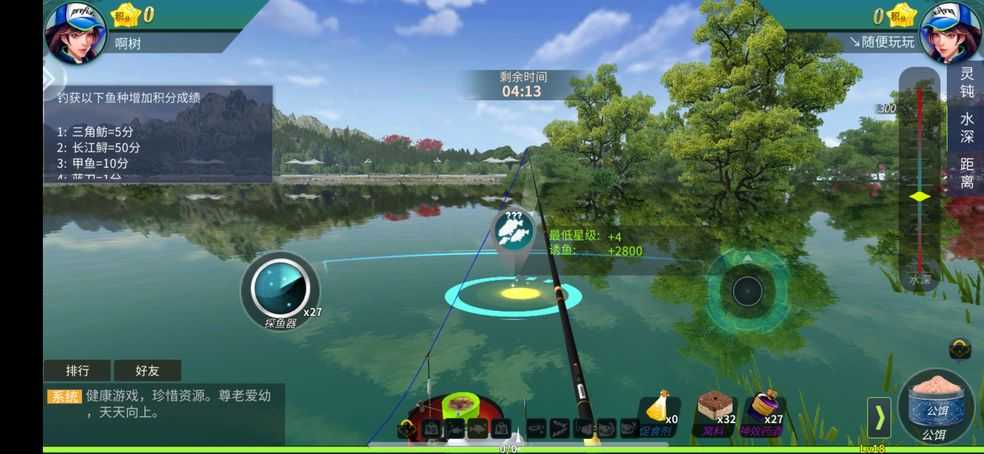Select the 公饵 bait can
The image size is (984, 454).
tap(935, 406)
